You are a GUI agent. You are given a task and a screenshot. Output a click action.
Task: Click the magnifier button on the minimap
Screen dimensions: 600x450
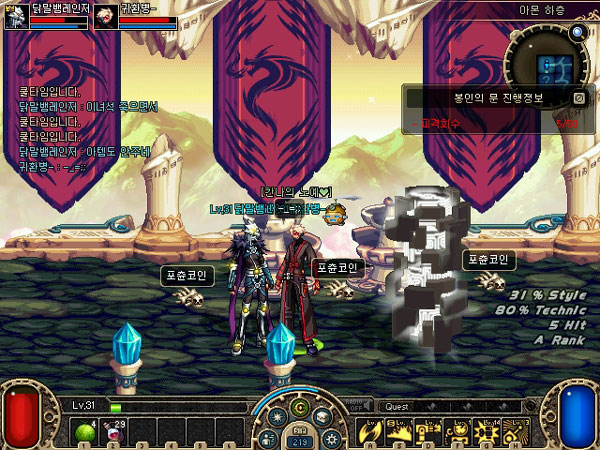click(577, 32)
